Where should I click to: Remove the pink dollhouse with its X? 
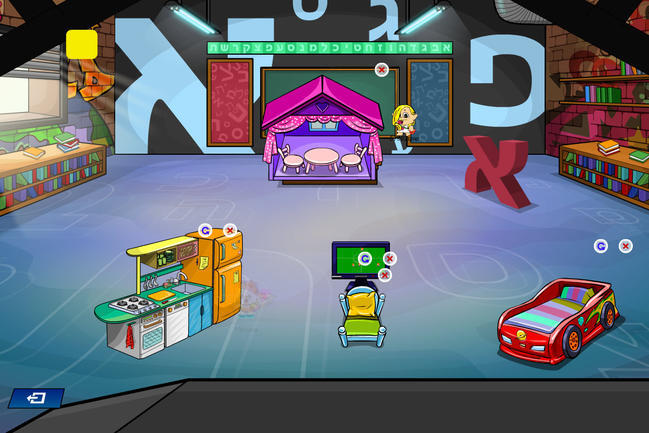381,69
